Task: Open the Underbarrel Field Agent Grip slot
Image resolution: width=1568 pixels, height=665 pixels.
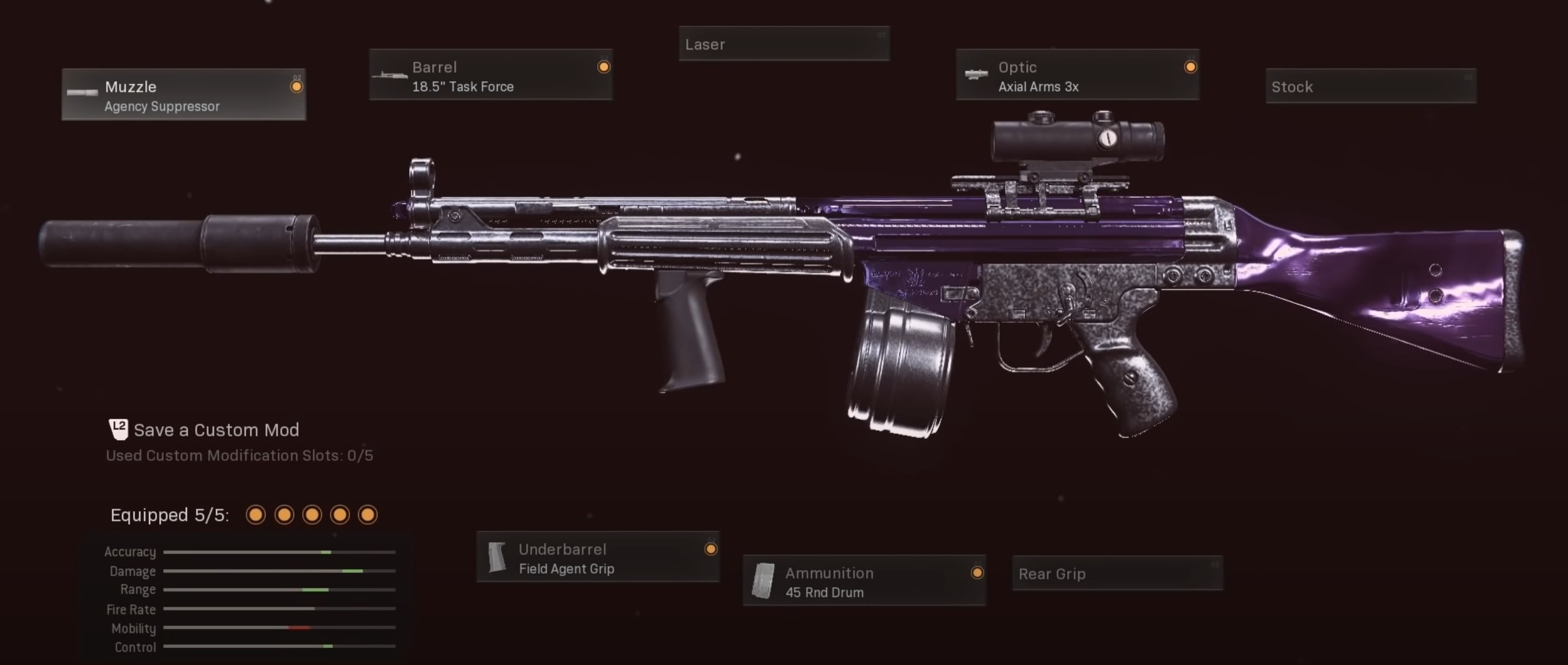Action: [x=598, y=558]
